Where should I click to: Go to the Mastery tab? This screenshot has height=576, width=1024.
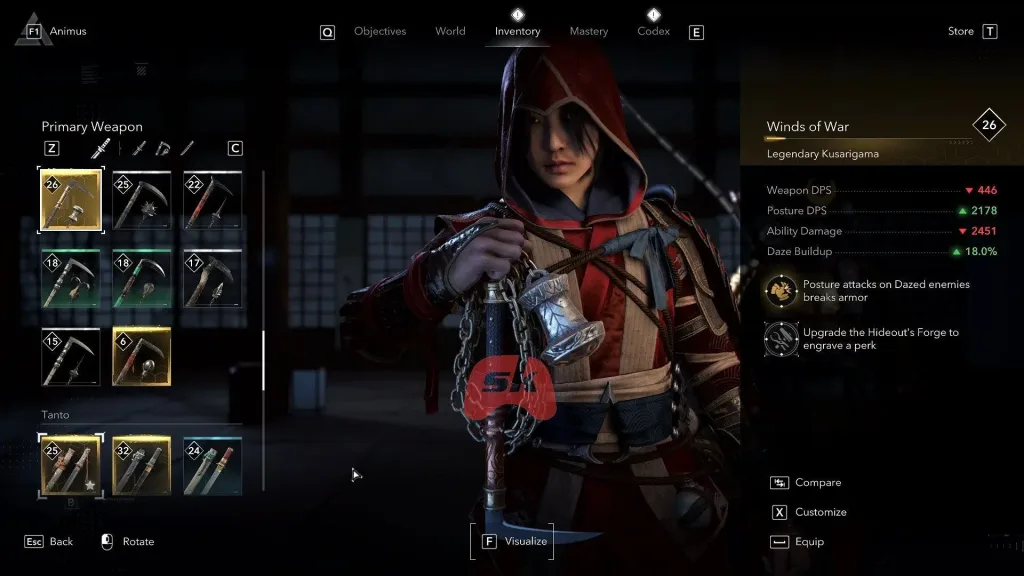point(588,31)
